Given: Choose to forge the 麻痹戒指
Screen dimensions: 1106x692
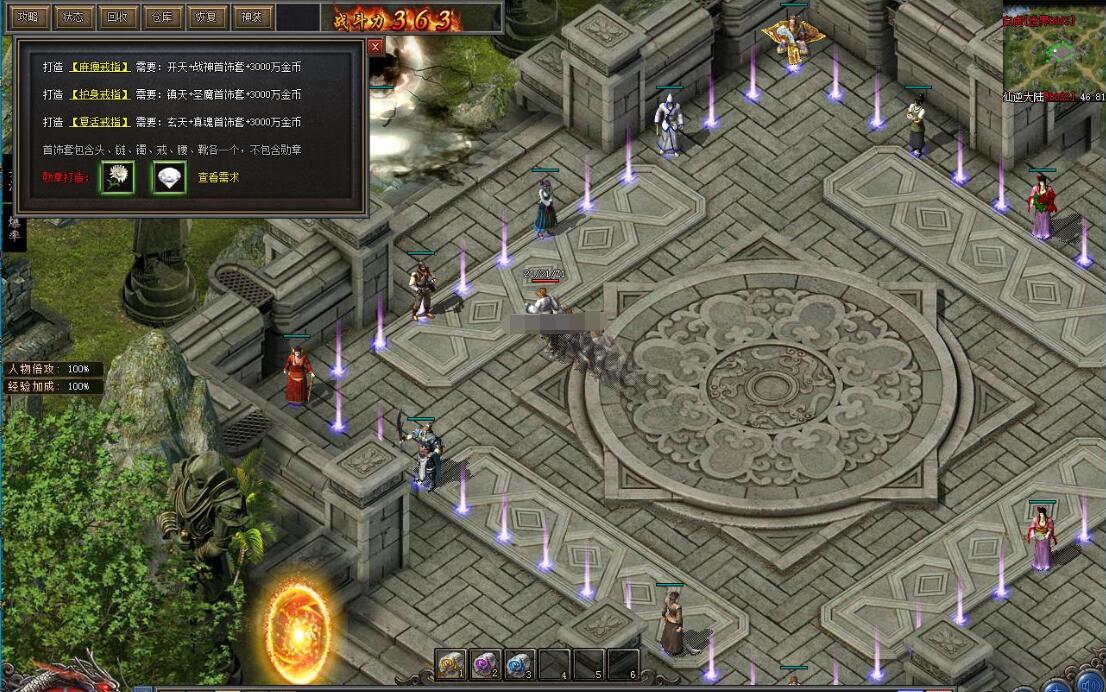Looking at the screenshot, I should pos(99,67).
